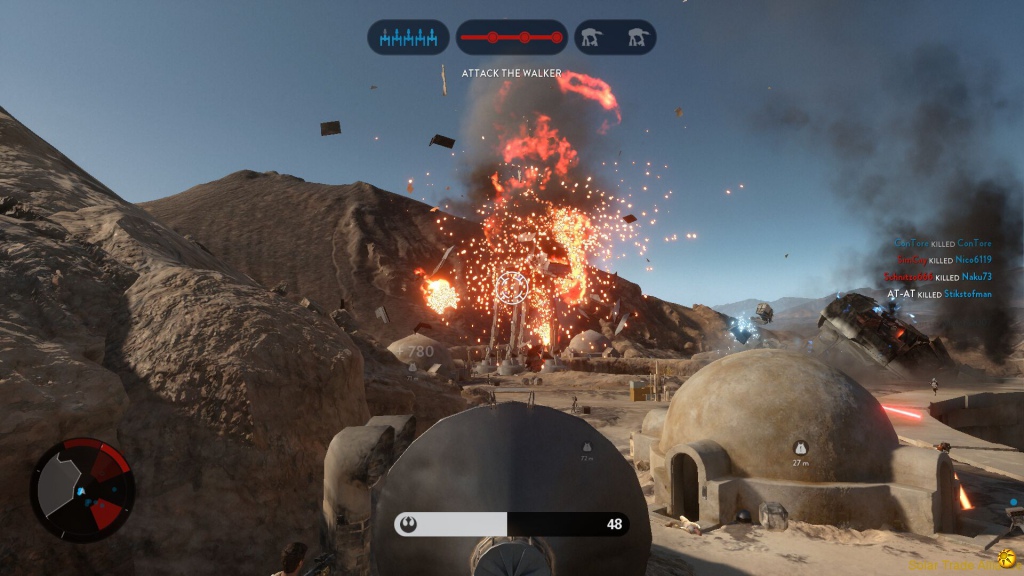Select the Y-wing bombers status panel

pos(408,38)
